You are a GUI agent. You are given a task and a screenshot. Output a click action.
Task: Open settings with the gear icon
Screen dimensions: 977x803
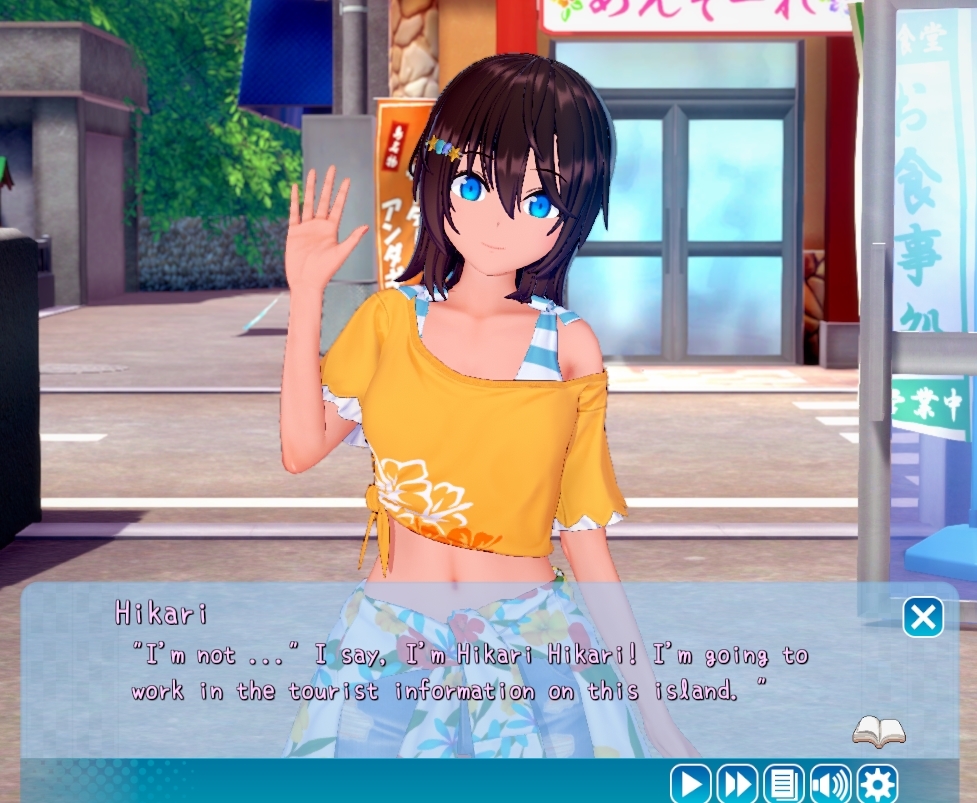877,783
